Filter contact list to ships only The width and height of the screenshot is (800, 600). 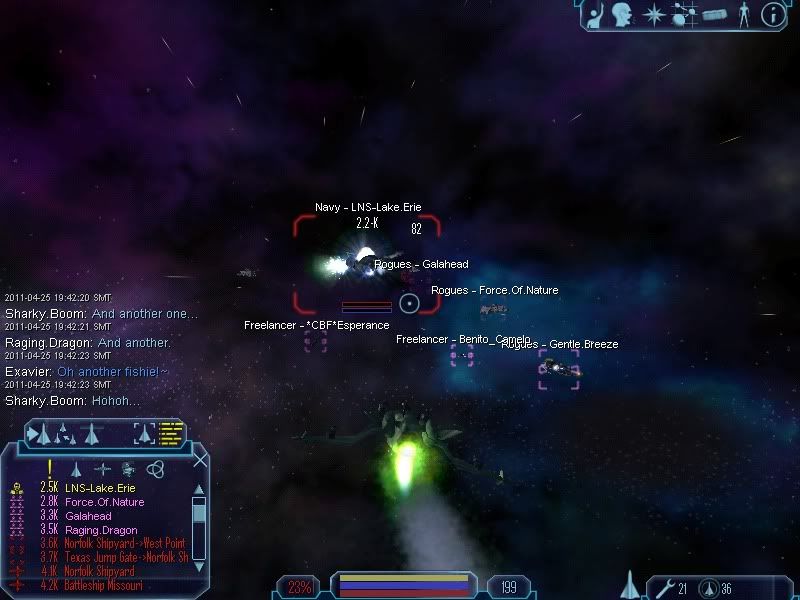tap(75, 468)
